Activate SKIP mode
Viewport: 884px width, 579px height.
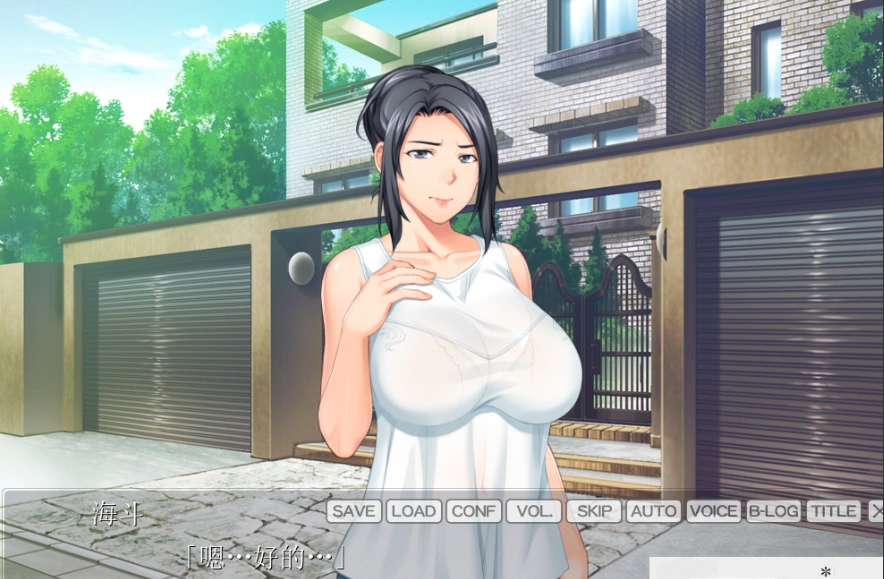pos(594,511)
